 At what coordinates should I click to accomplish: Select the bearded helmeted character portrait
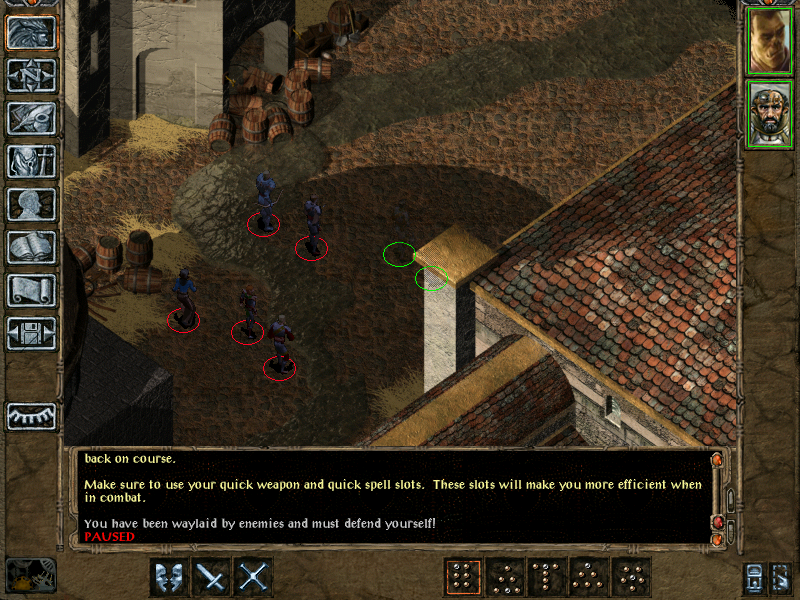(769, 114)
